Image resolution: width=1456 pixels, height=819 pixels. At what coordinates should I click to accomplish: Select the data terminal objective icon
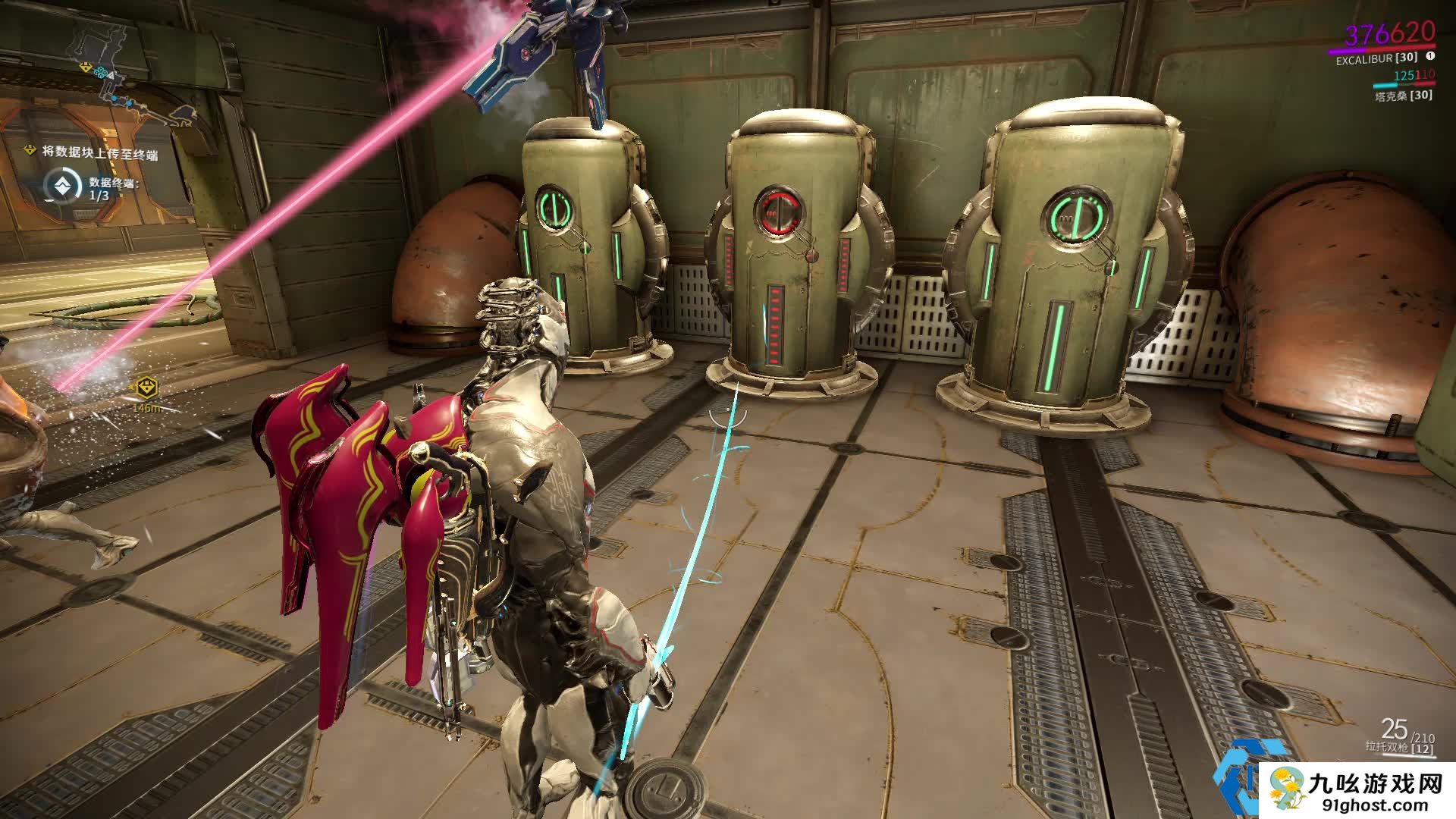pos(62,185)
